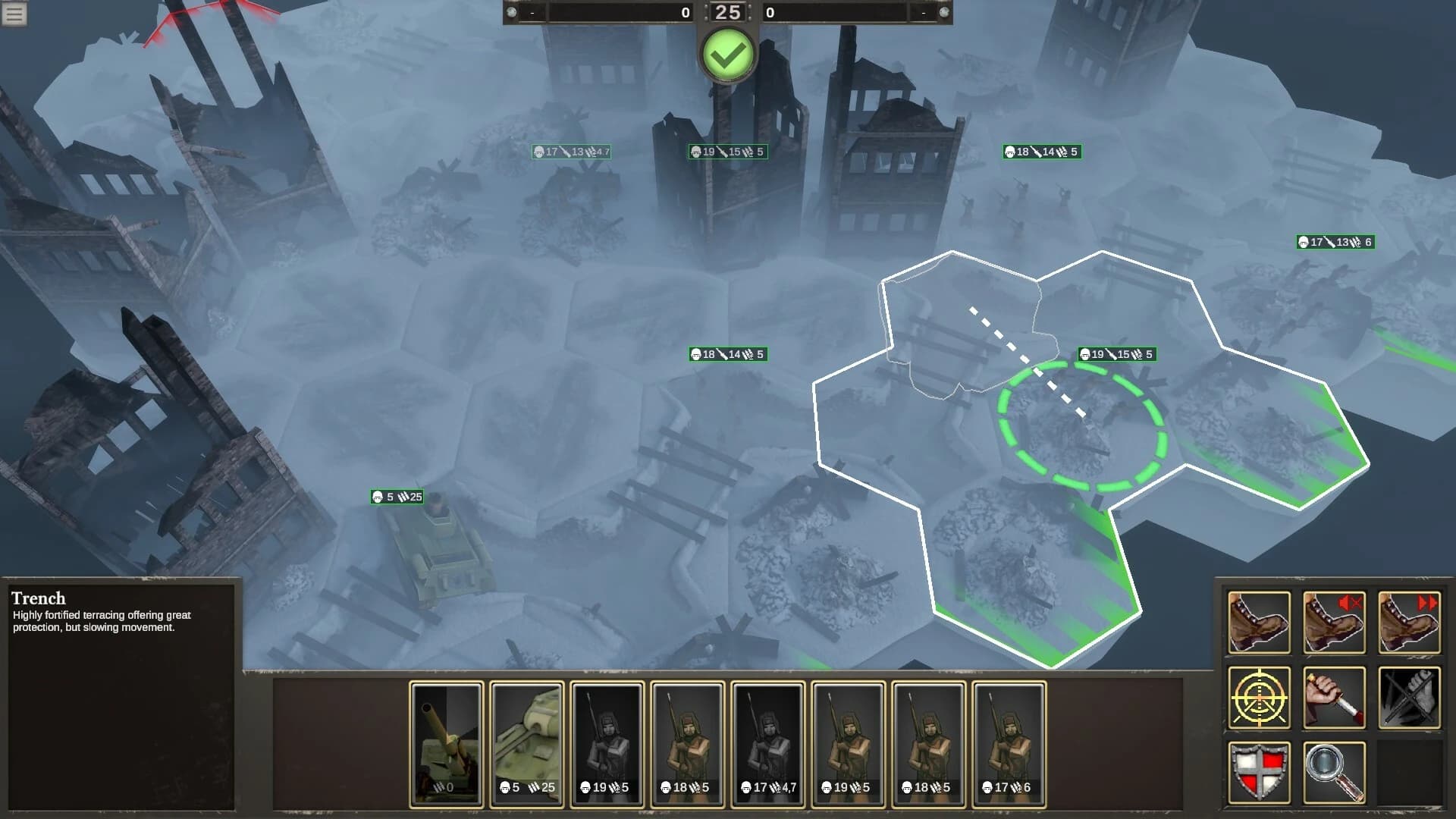
Task: Select the knife melee attack icon
Action: pos(1333,696)
